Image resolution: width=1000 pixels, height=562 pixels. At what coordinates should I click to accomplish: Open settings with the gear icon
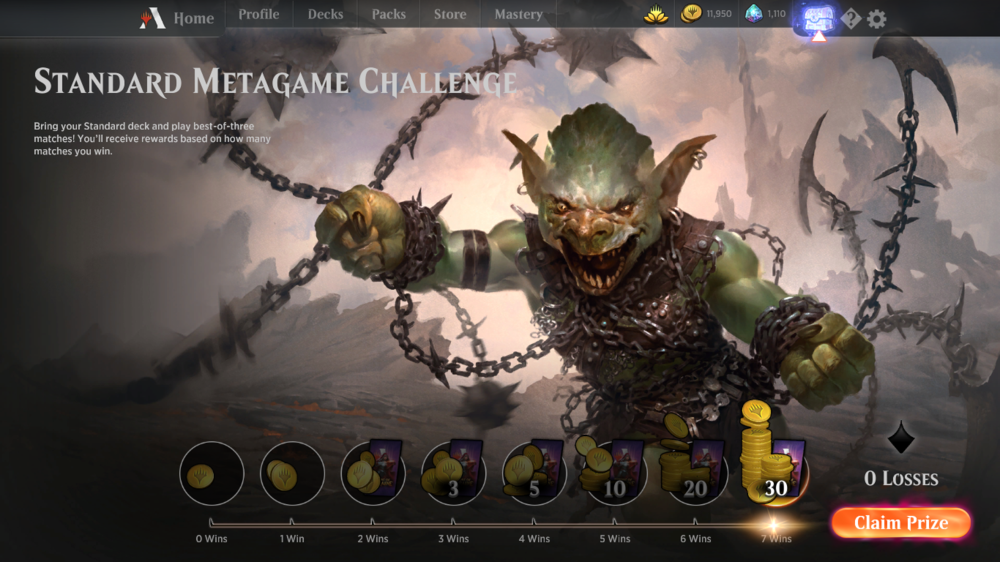click(x=877, y=19)
